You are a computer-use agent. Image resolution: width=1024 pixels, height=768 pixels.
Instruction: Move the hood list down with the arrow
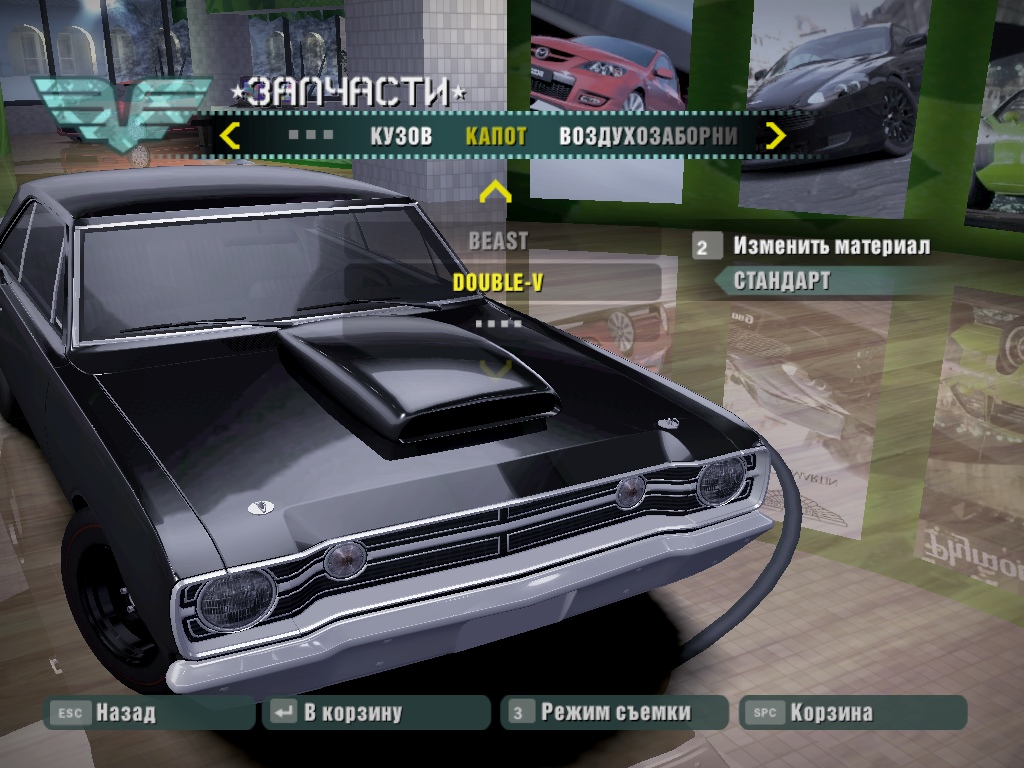pyautogui.click(x=495, y=368)
